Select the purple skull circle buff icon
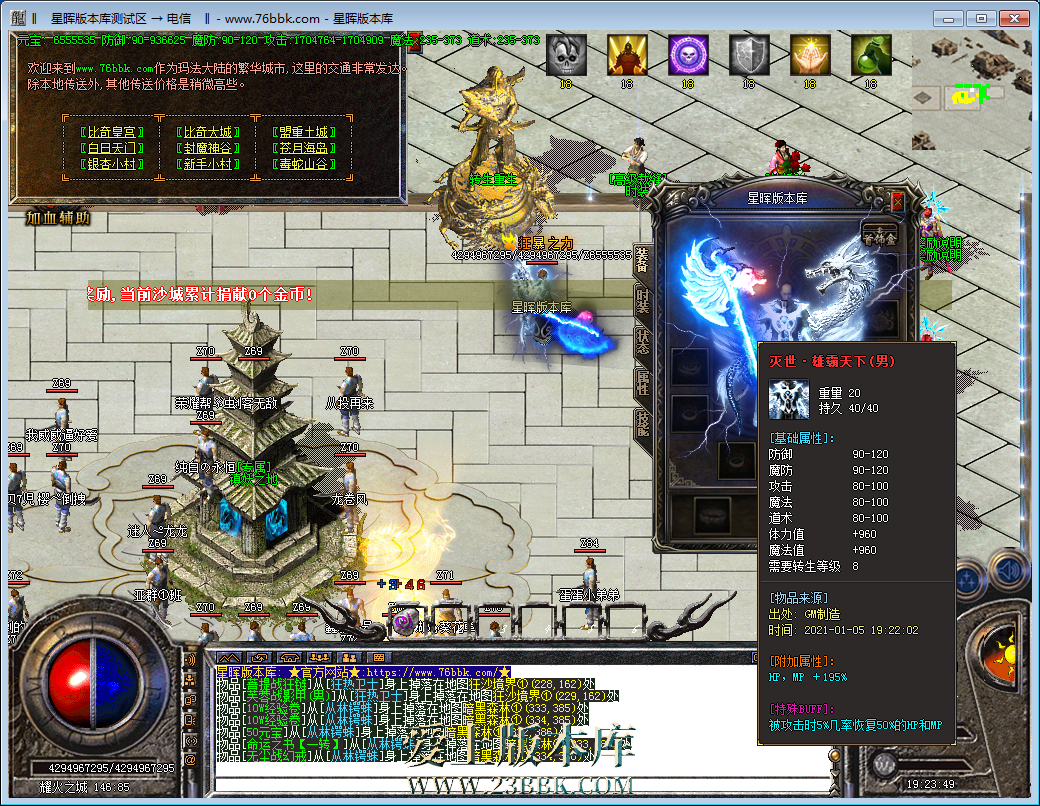Image resolution: width=1040 pixels, height=806 pixels. pyautogui.click(x=688, y=55)
